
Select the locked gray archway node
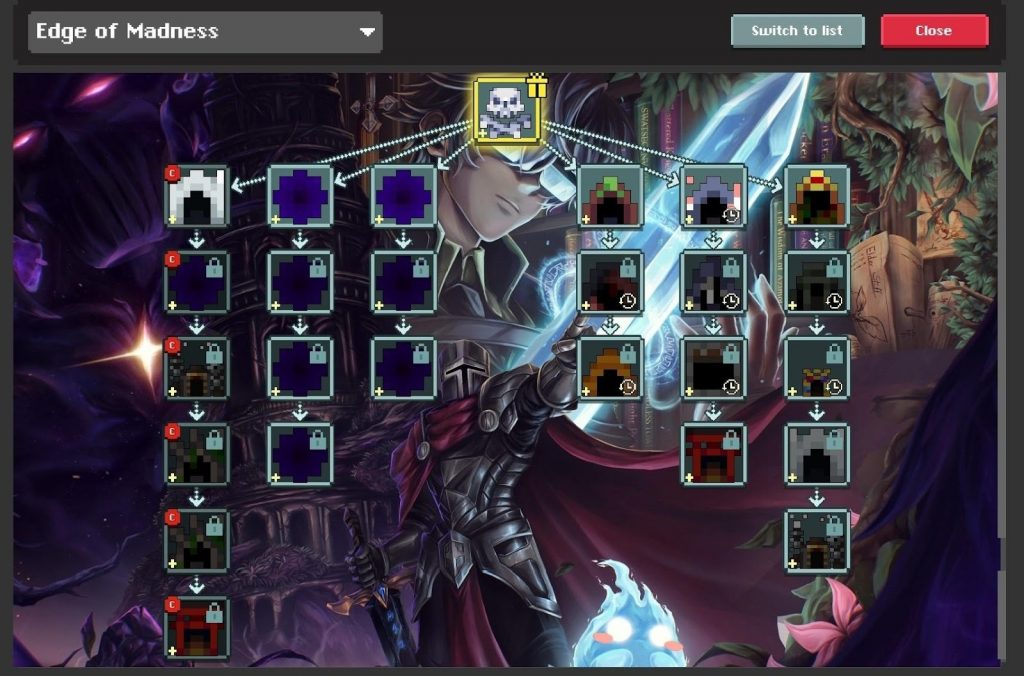pyautogui.click(x=817, y=455)
